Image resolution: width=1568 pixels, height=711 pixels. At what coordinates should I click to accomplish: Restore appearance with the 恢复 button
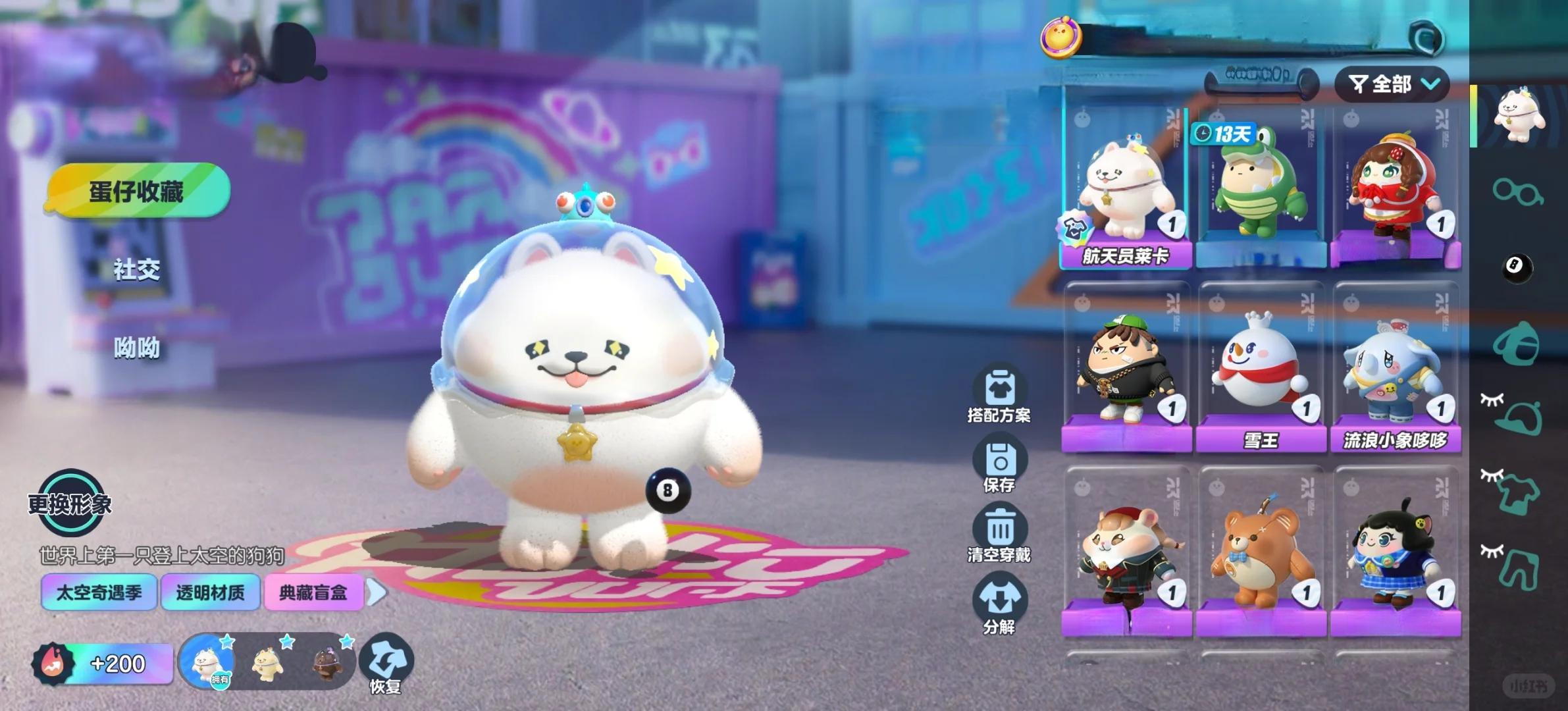coord(386,664)
